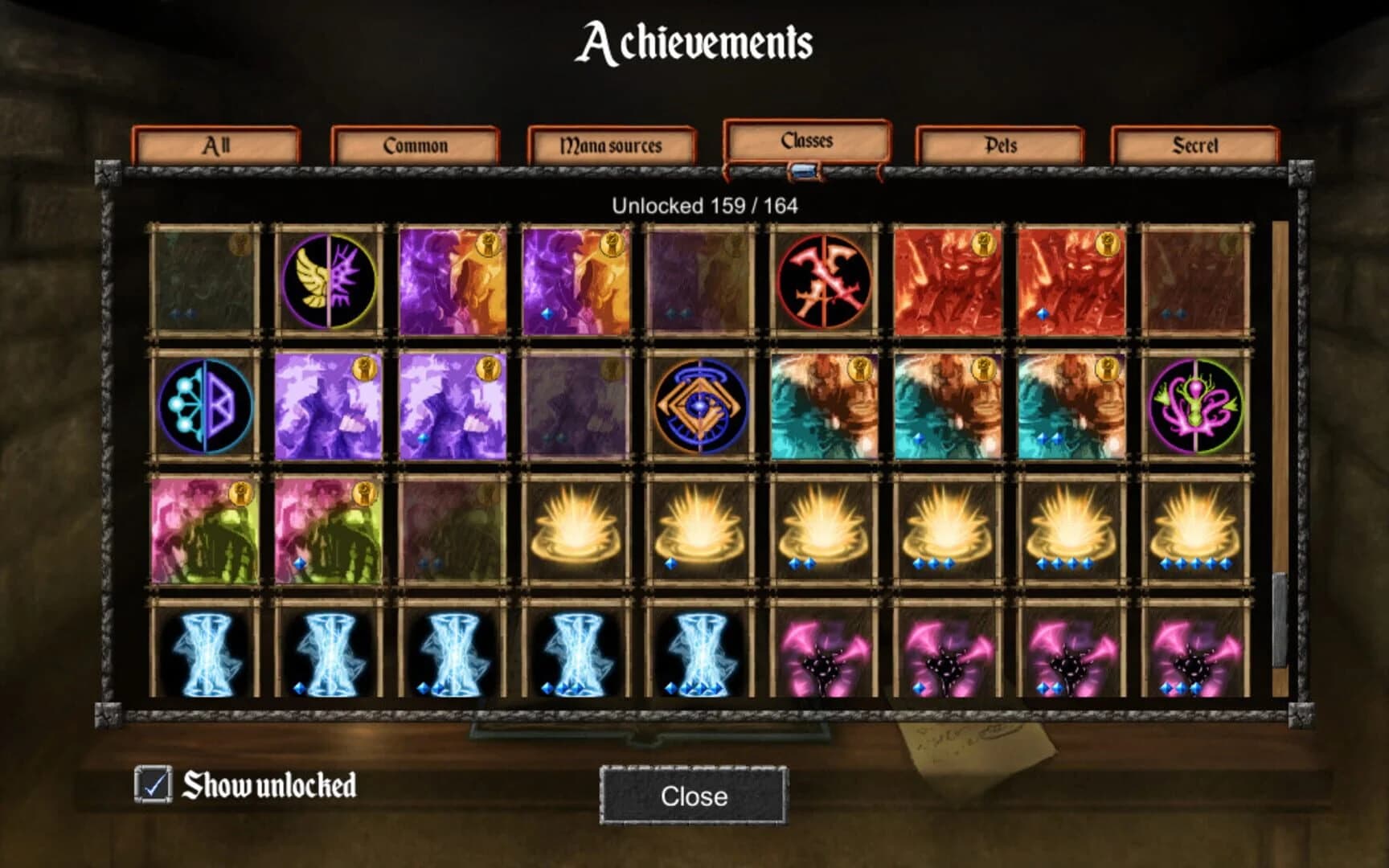1389x868 pixels.
Task: Open the purple fist achievement with trophy
Action: 330,404
